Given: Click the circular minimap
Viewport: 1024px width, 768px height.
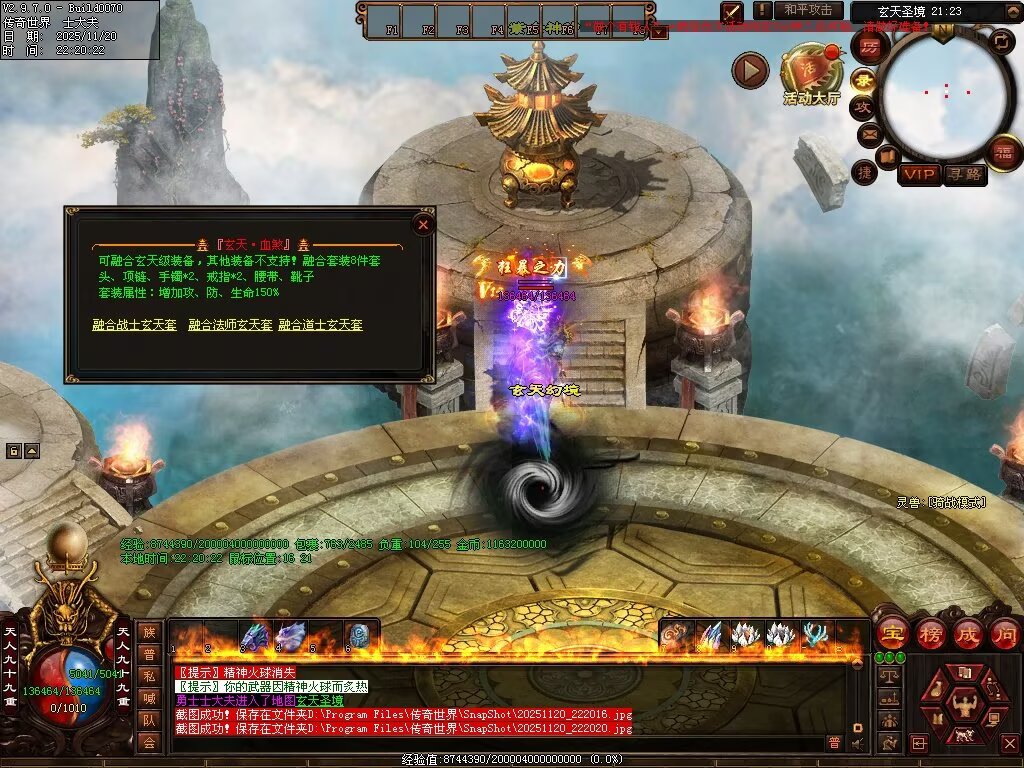Looking at the screenshot, I should pyautogui.click(x=945, y=95).
